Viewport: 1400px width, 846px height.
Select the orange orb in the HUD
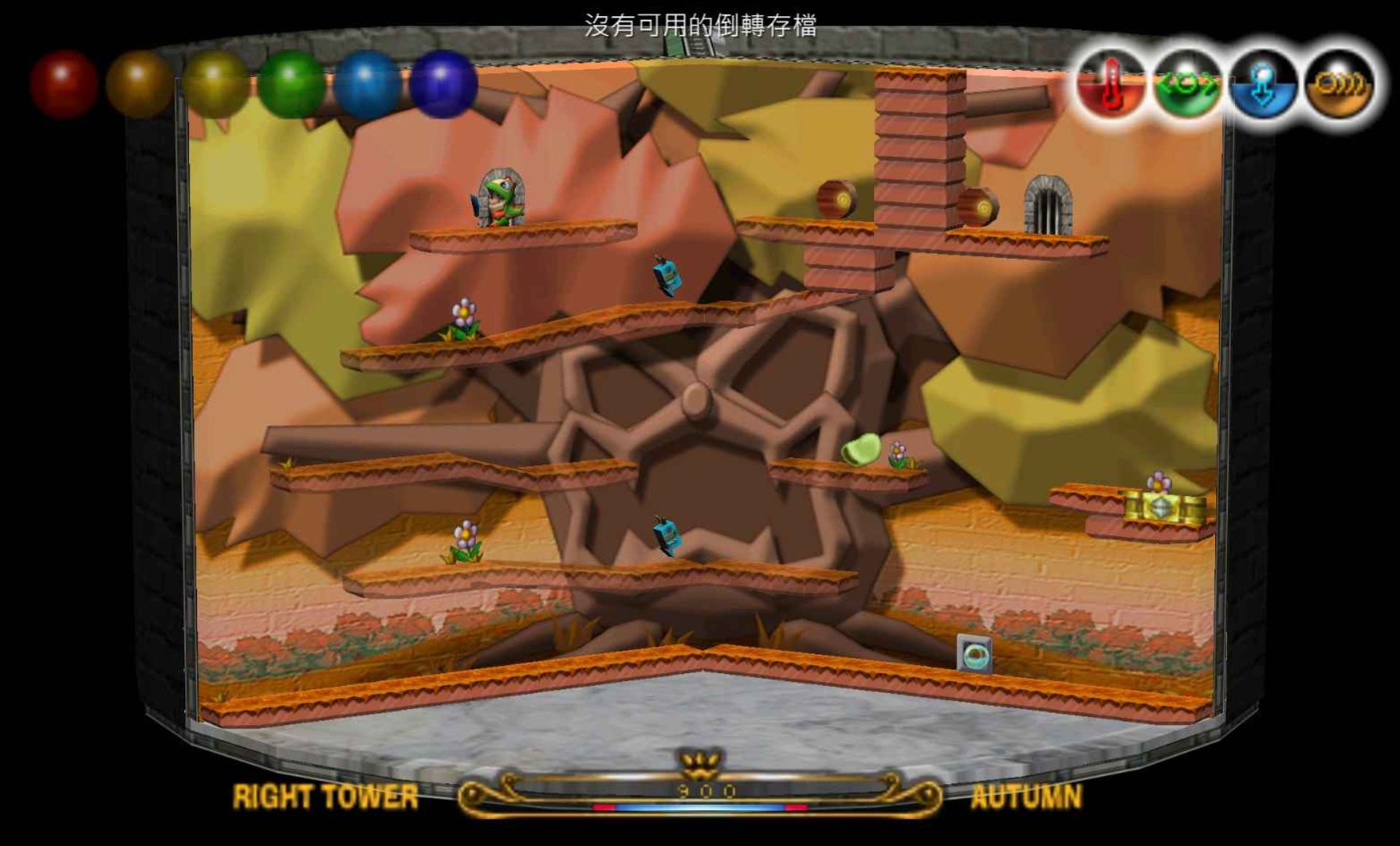[139, 84]
